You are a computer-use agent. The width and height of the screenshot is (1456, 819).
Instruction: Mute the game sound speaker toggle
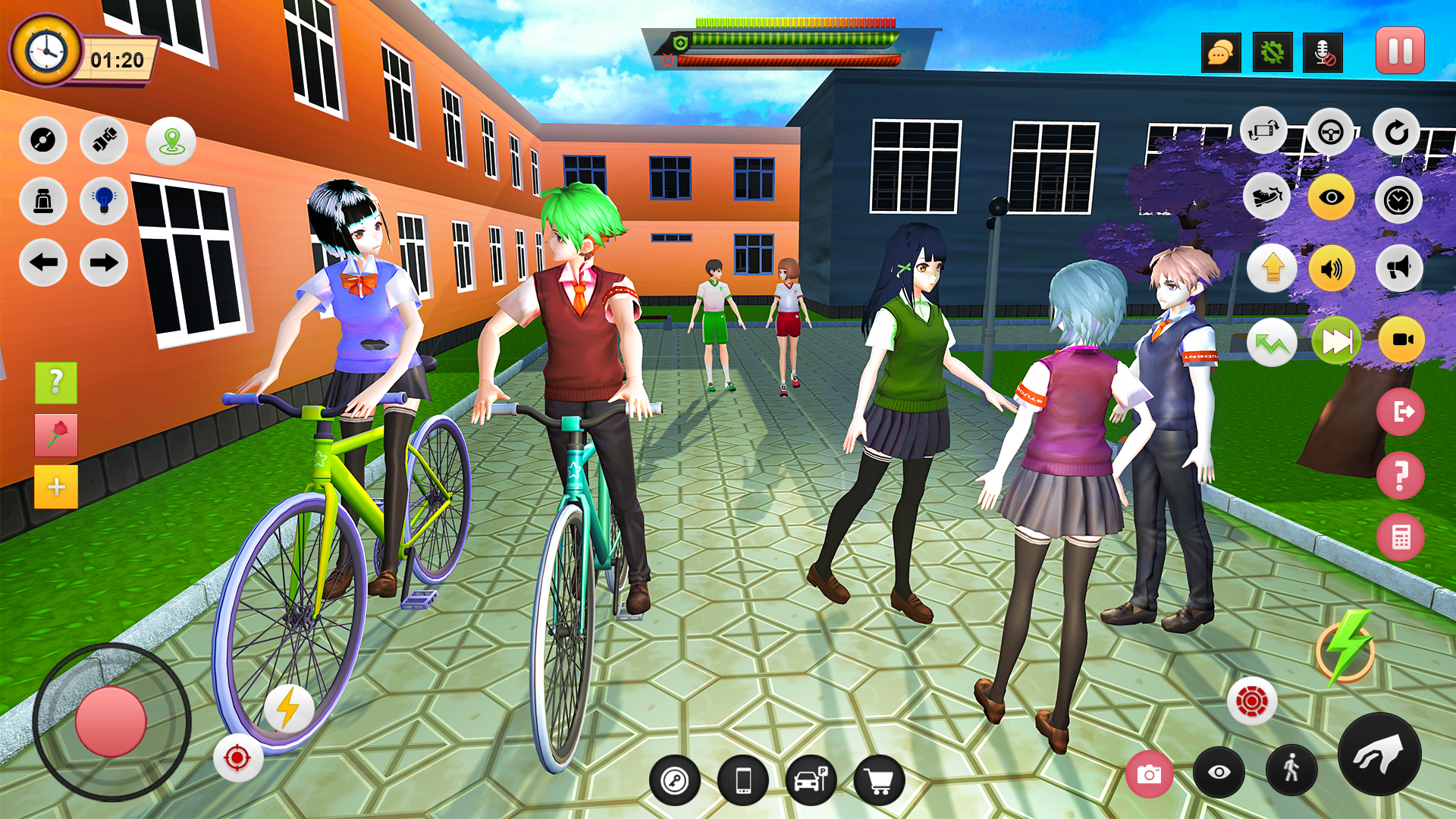pos(1332,267)
